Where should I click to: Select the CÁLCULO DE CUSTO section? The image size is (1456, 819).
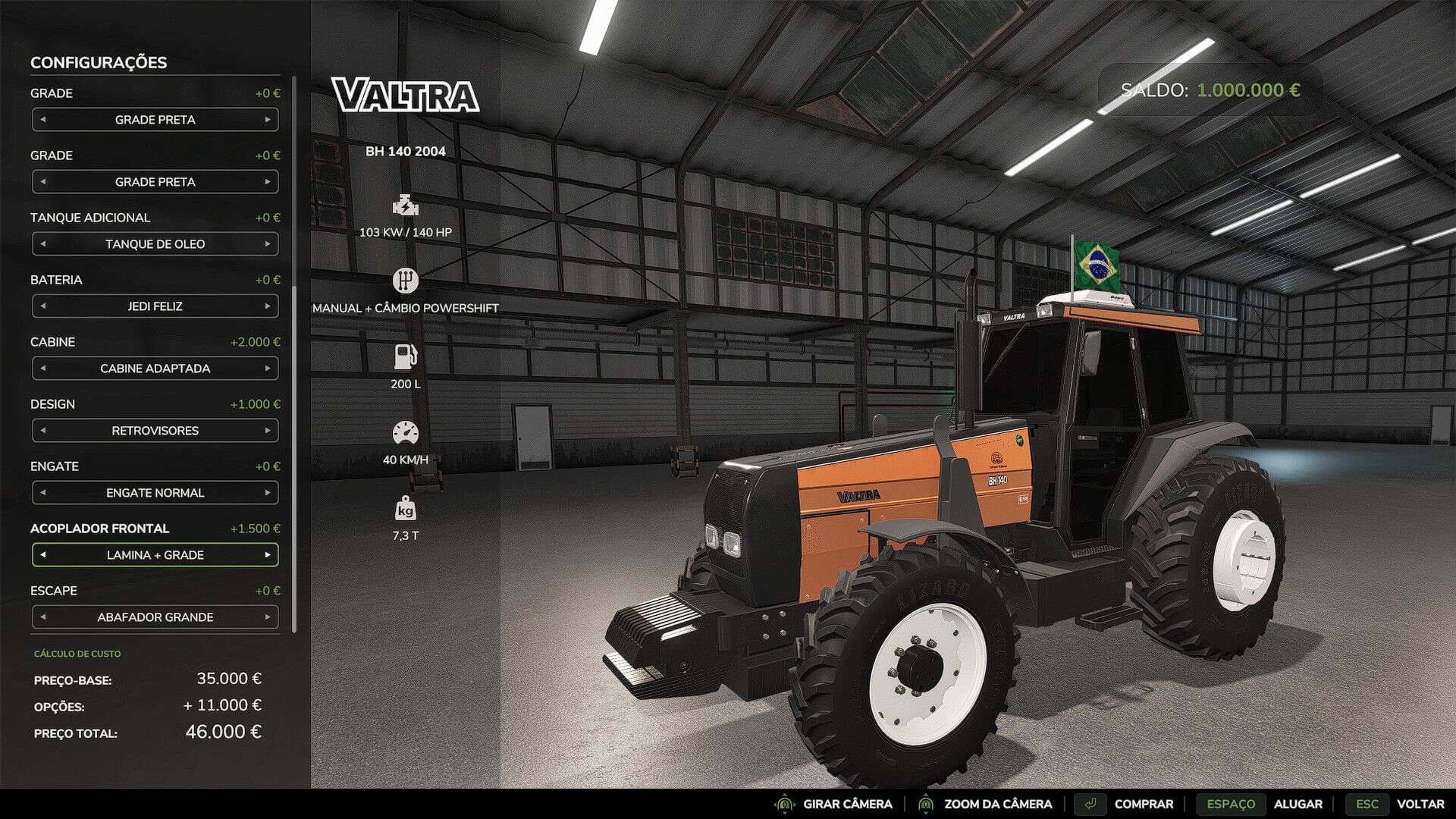[77, 653]
